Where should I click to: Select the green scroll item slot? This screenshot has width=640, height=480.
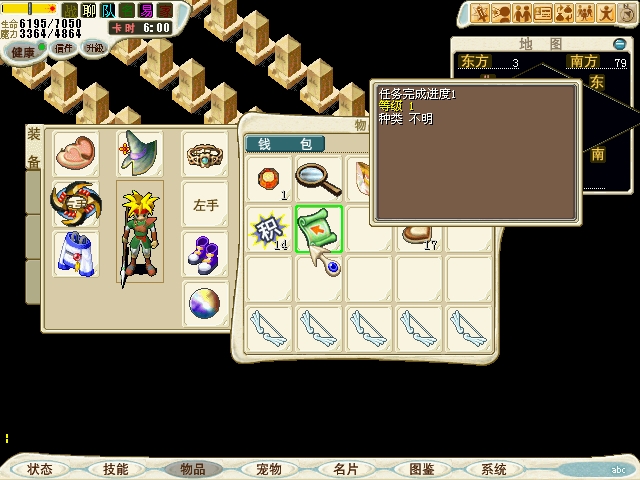(319, 228)
